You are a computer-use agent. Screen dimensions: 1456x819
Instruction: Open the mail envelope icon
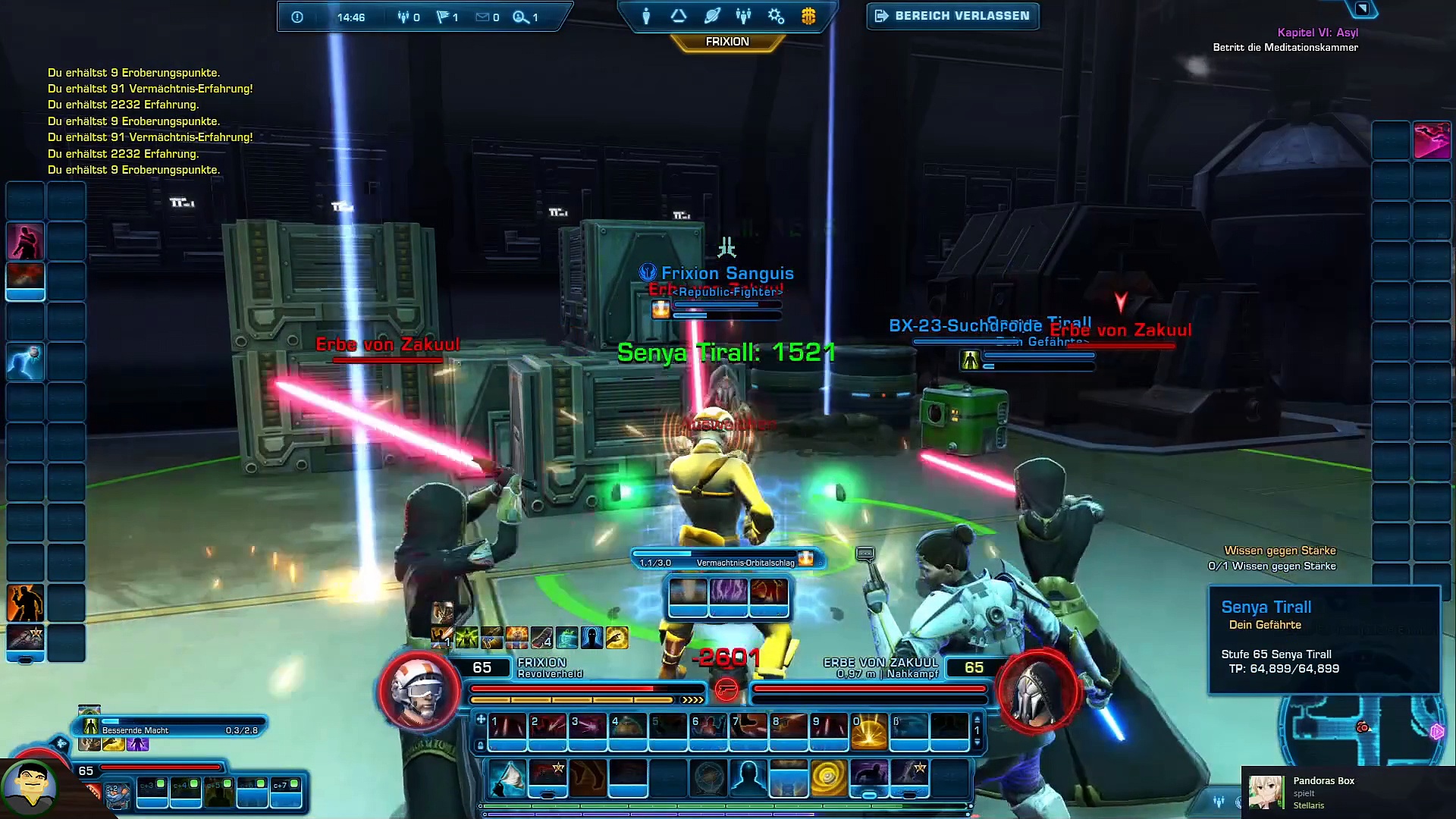tap(482, 17)
